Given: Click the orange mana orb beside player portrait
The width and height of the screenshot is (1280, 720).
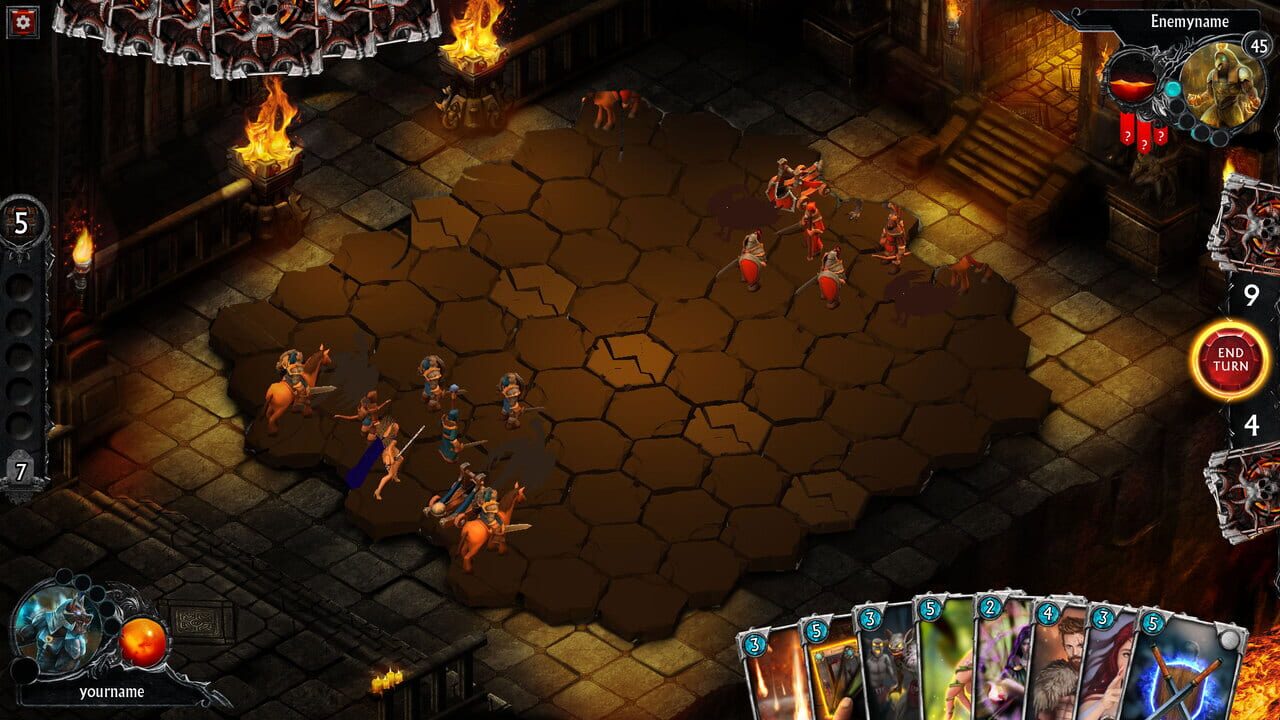Looking at the screenshot, I should tap(144, 641).
